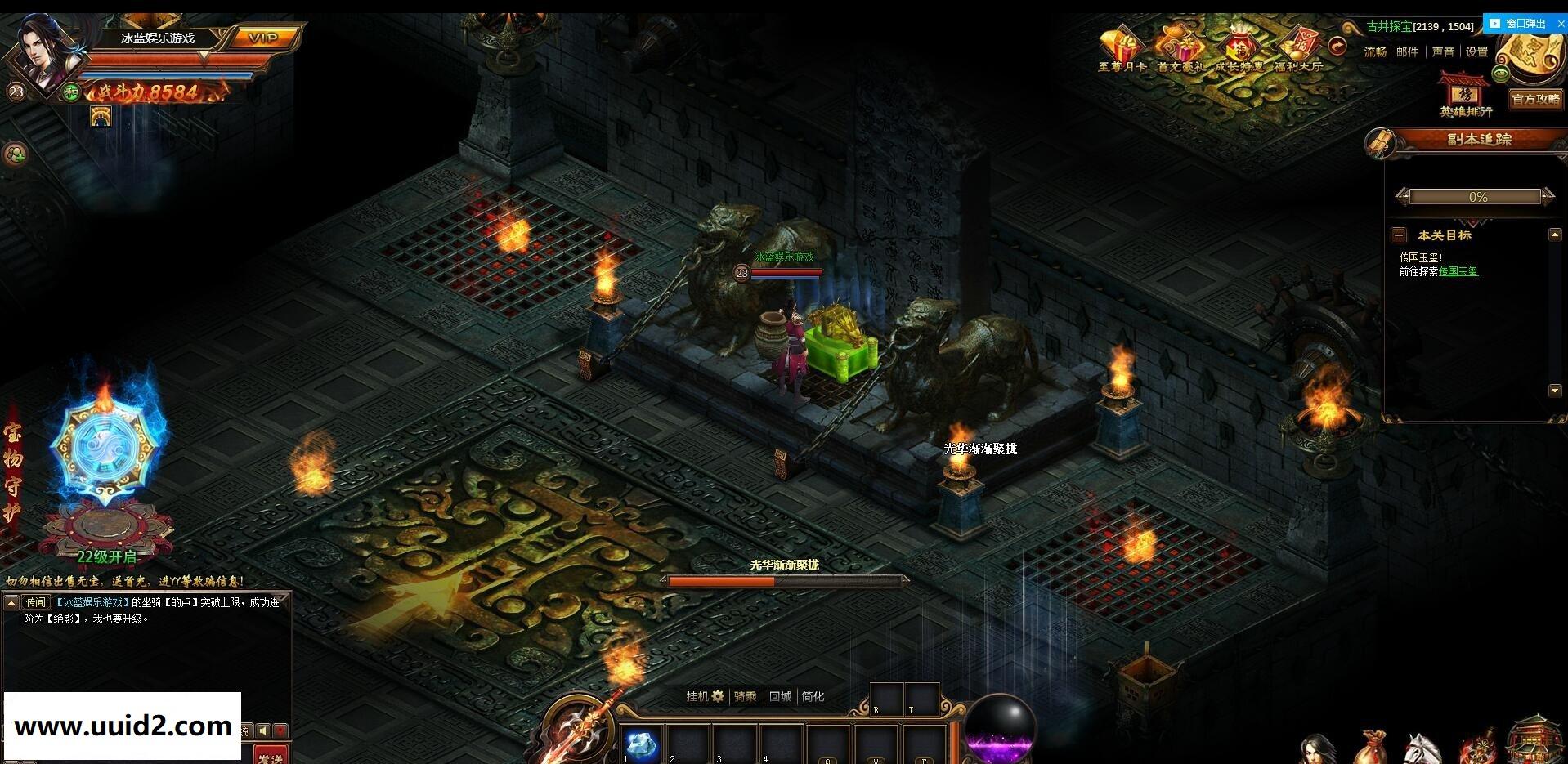
Task: Collapse the 本关目标 objectives section
Action: (x=1399, y=235)
